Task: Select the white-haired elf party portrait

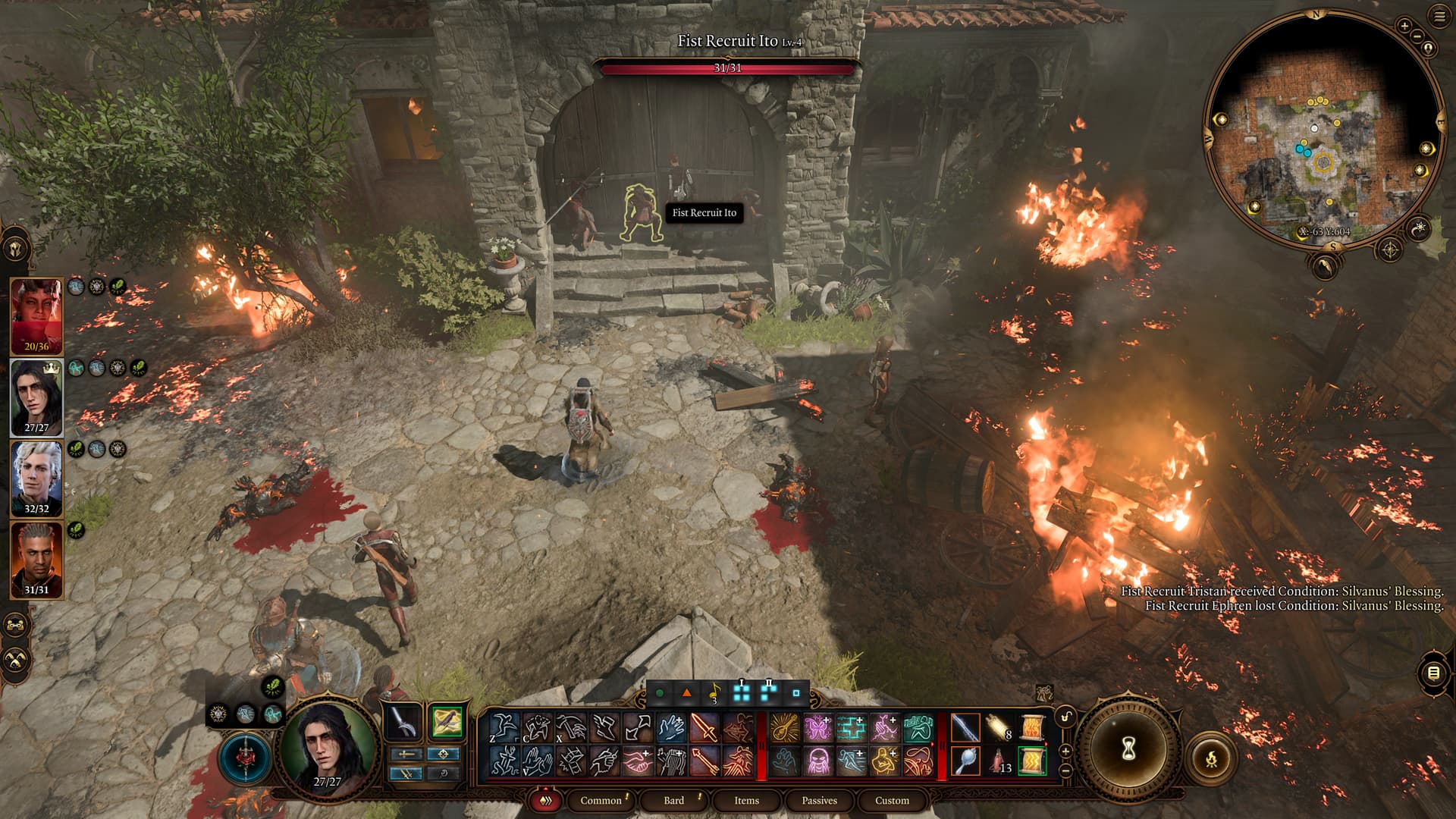Action: click(36, 479)
